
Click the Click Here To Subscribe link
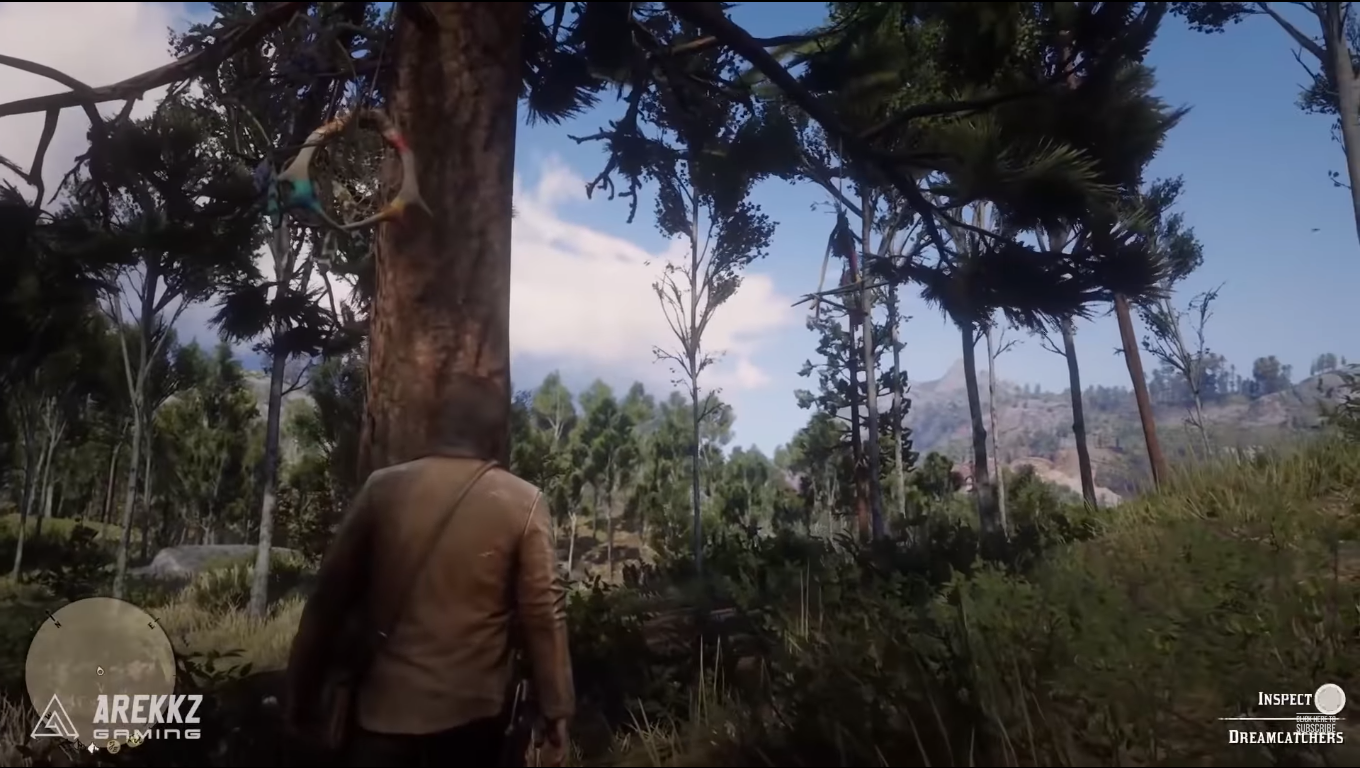[x=1316, y=722]
